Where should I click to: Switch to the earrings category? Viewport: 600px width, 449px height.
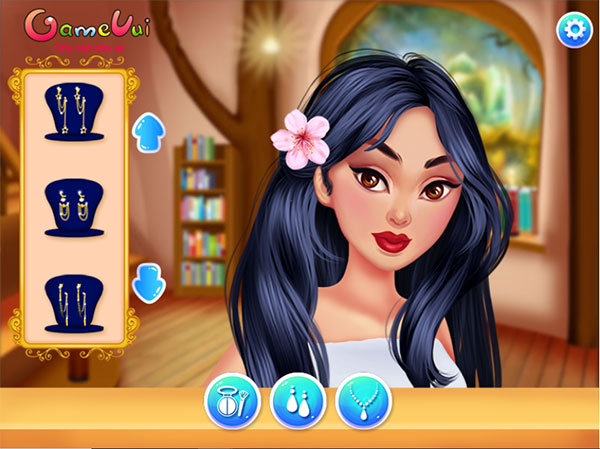coord(298,403)
